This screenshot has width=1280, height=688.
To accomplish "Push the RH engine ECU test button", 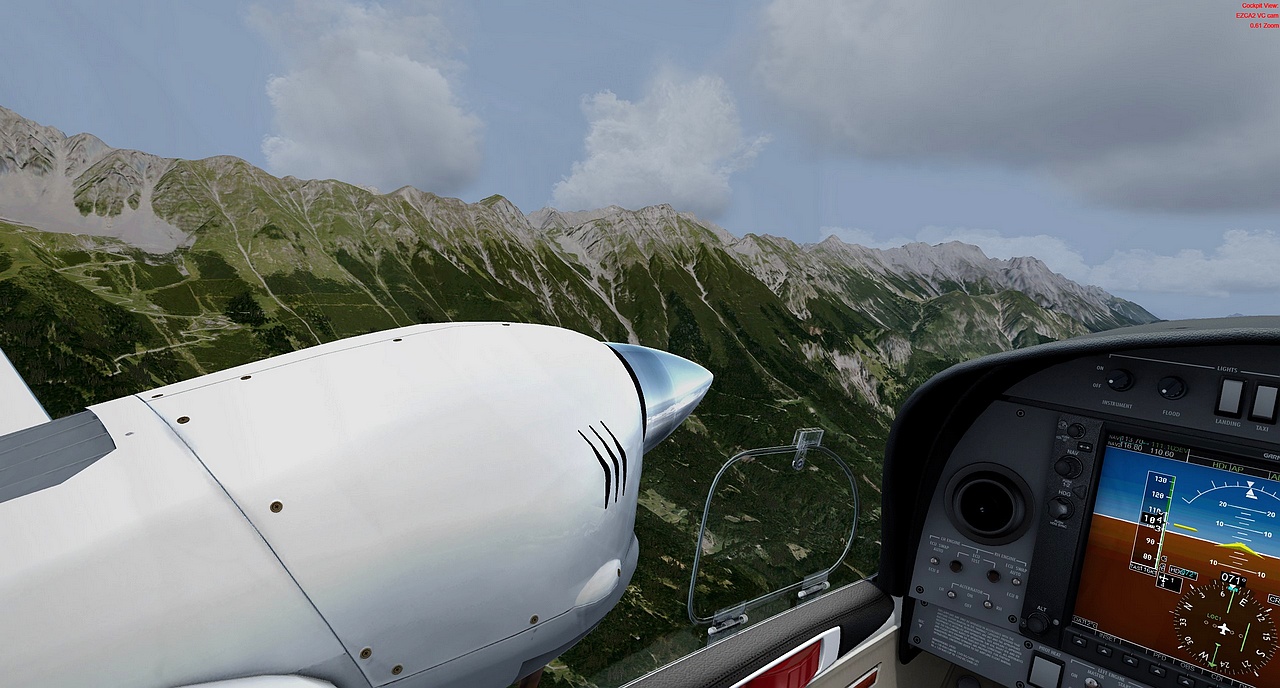I will click(993, 574).
